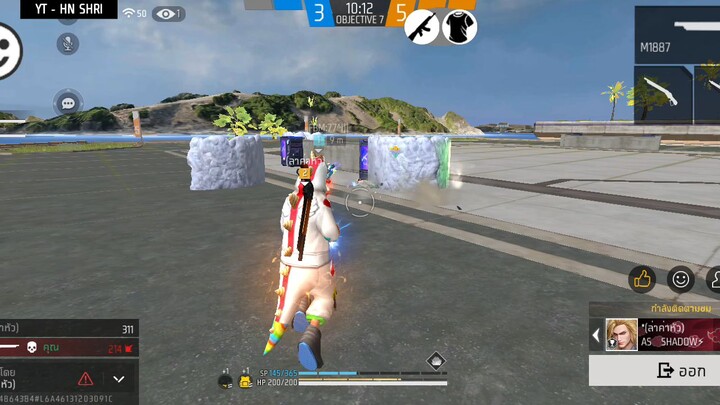
Task: Click the rifle icon in the top bar
Action: [x=422, y=27]
